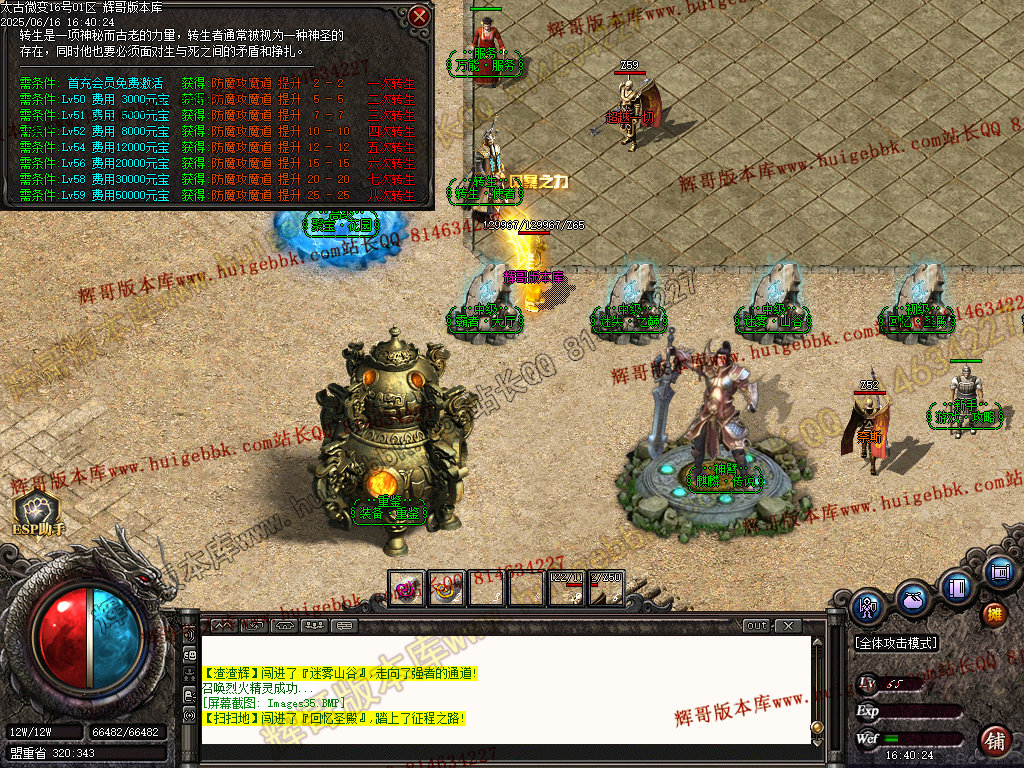Close the chat window with X
The width and height of the screenshot is (1024, 768).
(788, 626)
